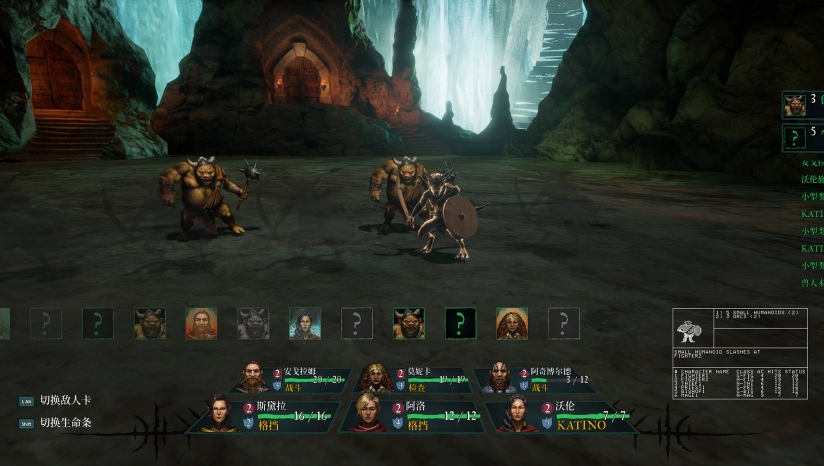Click the curly-haired woman's turn-order portrait
The image size is (824, 466).
click(512, 323)
